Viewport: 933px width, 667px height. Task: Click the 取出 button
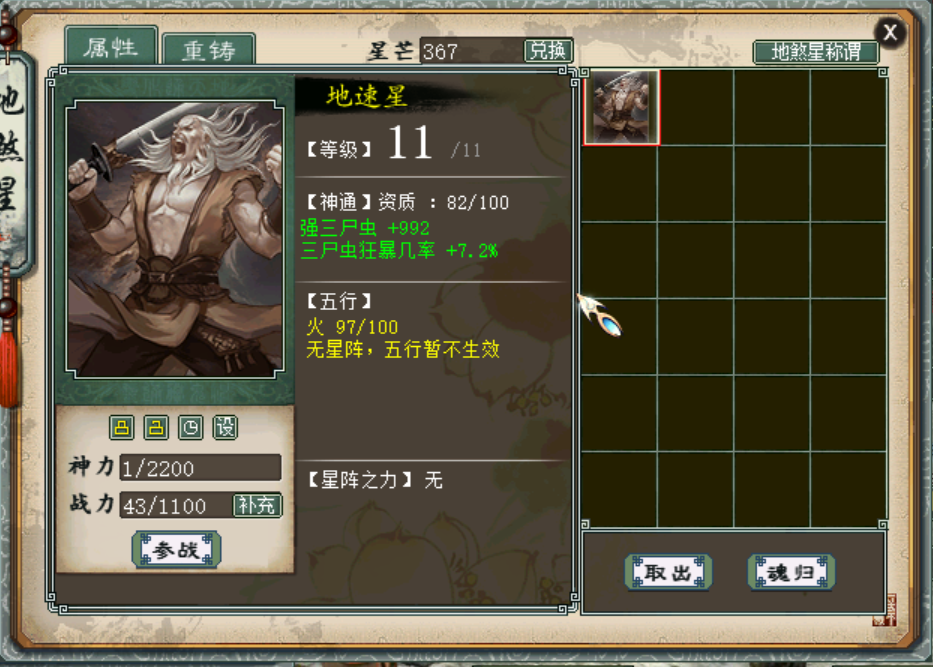(668, 573)
